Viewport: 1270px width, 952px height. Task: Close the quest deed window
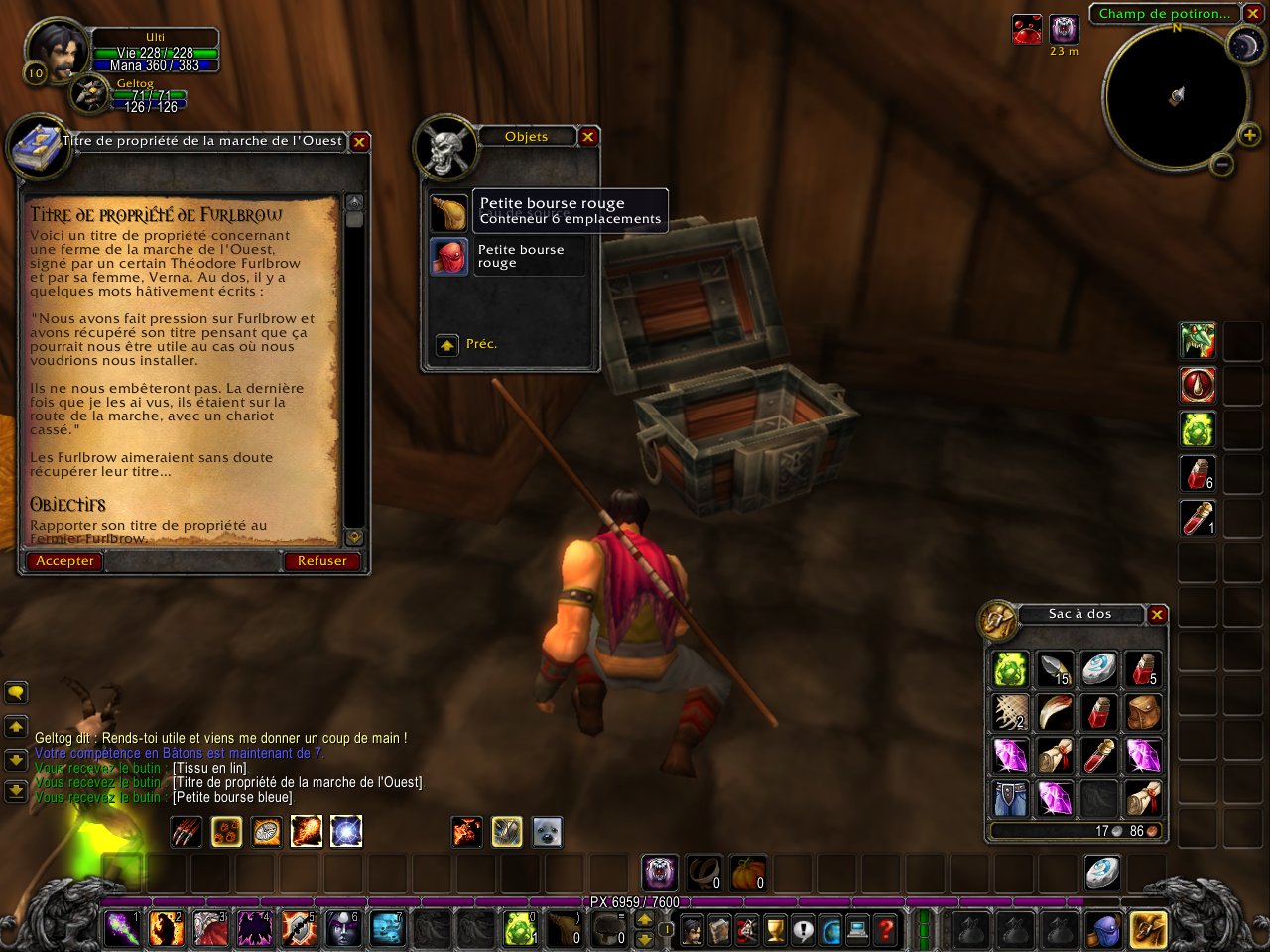coord(360,142)
